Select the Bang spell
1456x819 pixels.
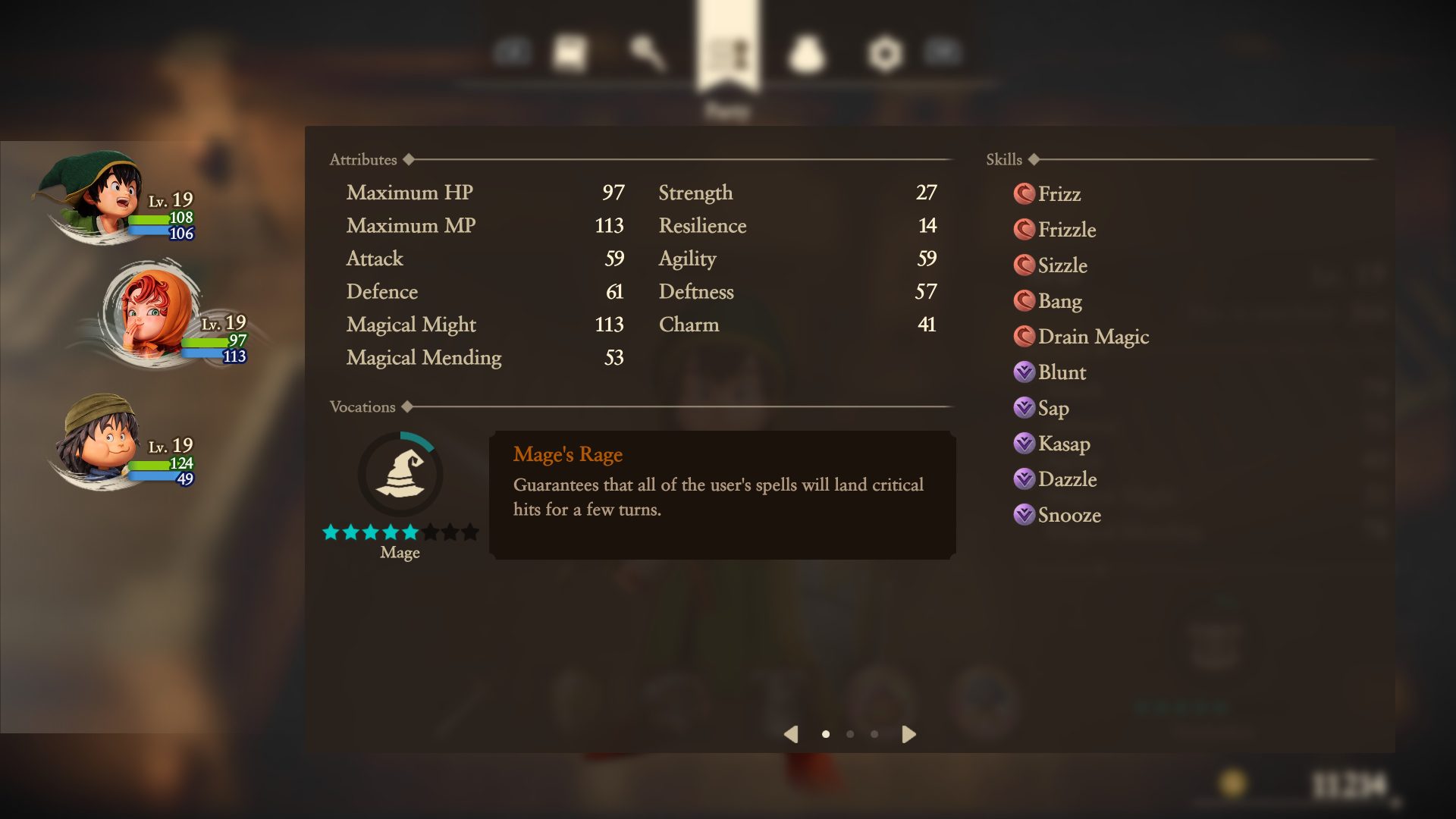pos(1059,301)
